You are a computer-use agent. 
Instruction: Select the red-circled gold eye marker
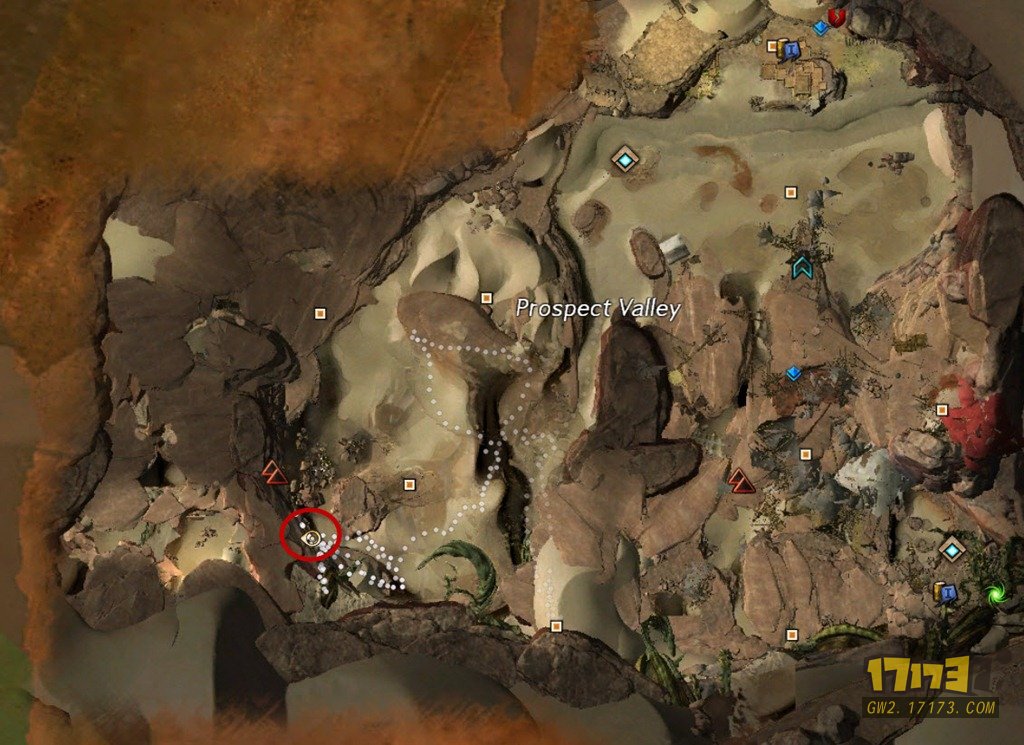(311, 538)
